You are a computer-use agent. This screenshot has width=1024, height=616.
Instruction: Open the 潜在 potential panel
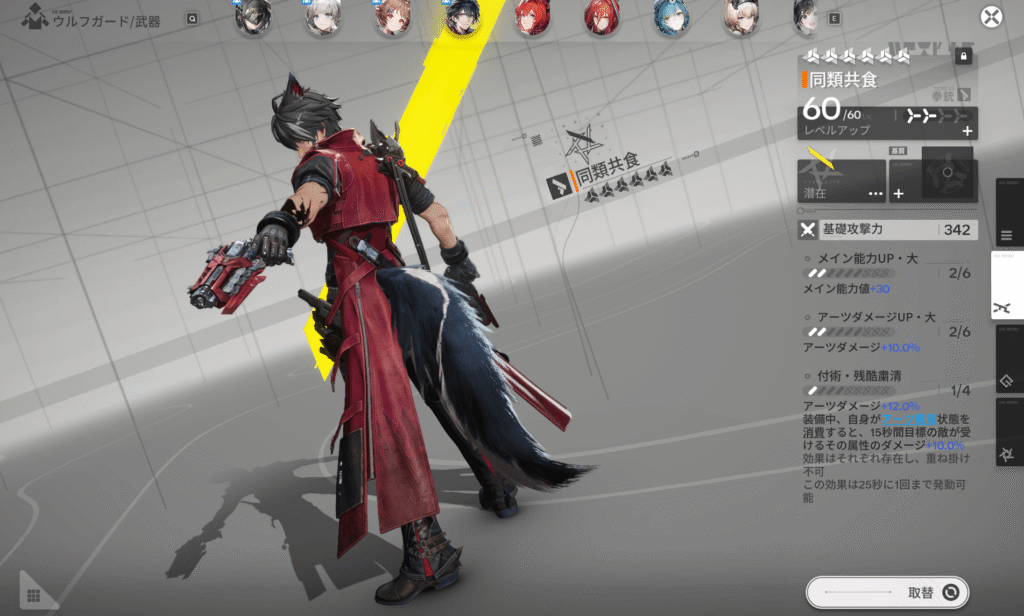pyautogui.click(x=842, y=181)
